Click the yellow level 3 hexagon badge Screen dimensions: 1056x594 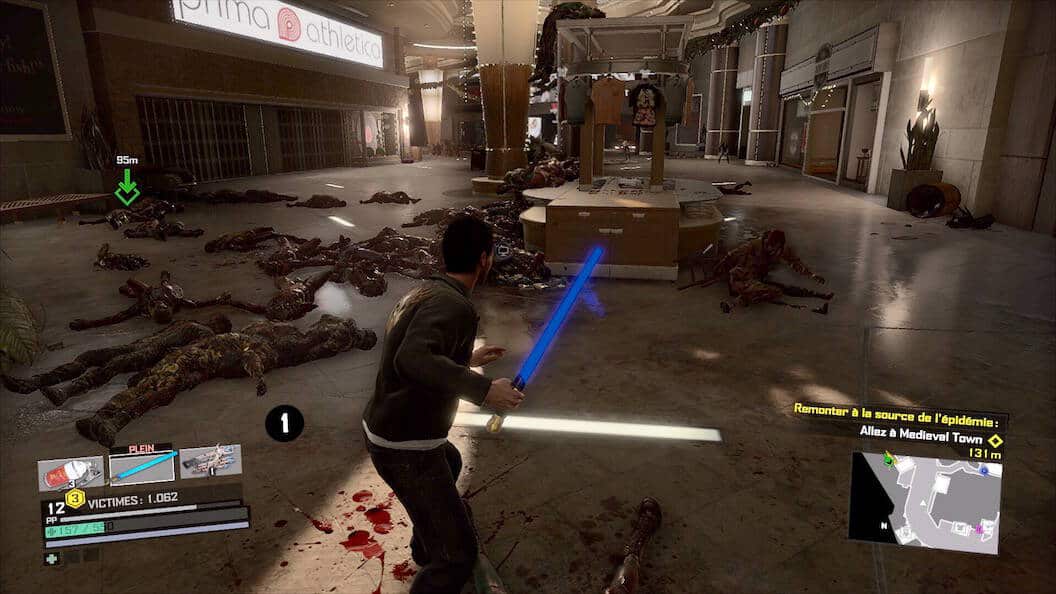pos(75,498)
